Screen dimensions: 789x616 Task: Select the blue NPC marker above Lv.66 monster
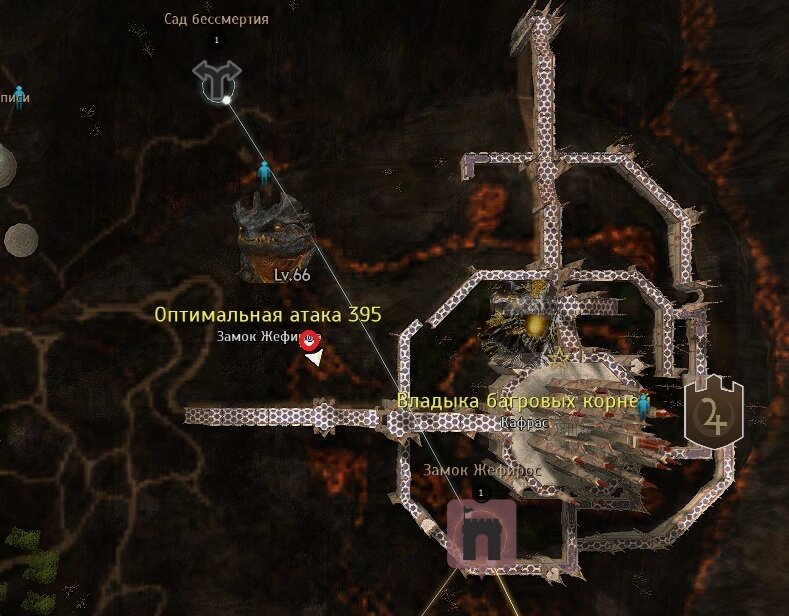point(264,172)
